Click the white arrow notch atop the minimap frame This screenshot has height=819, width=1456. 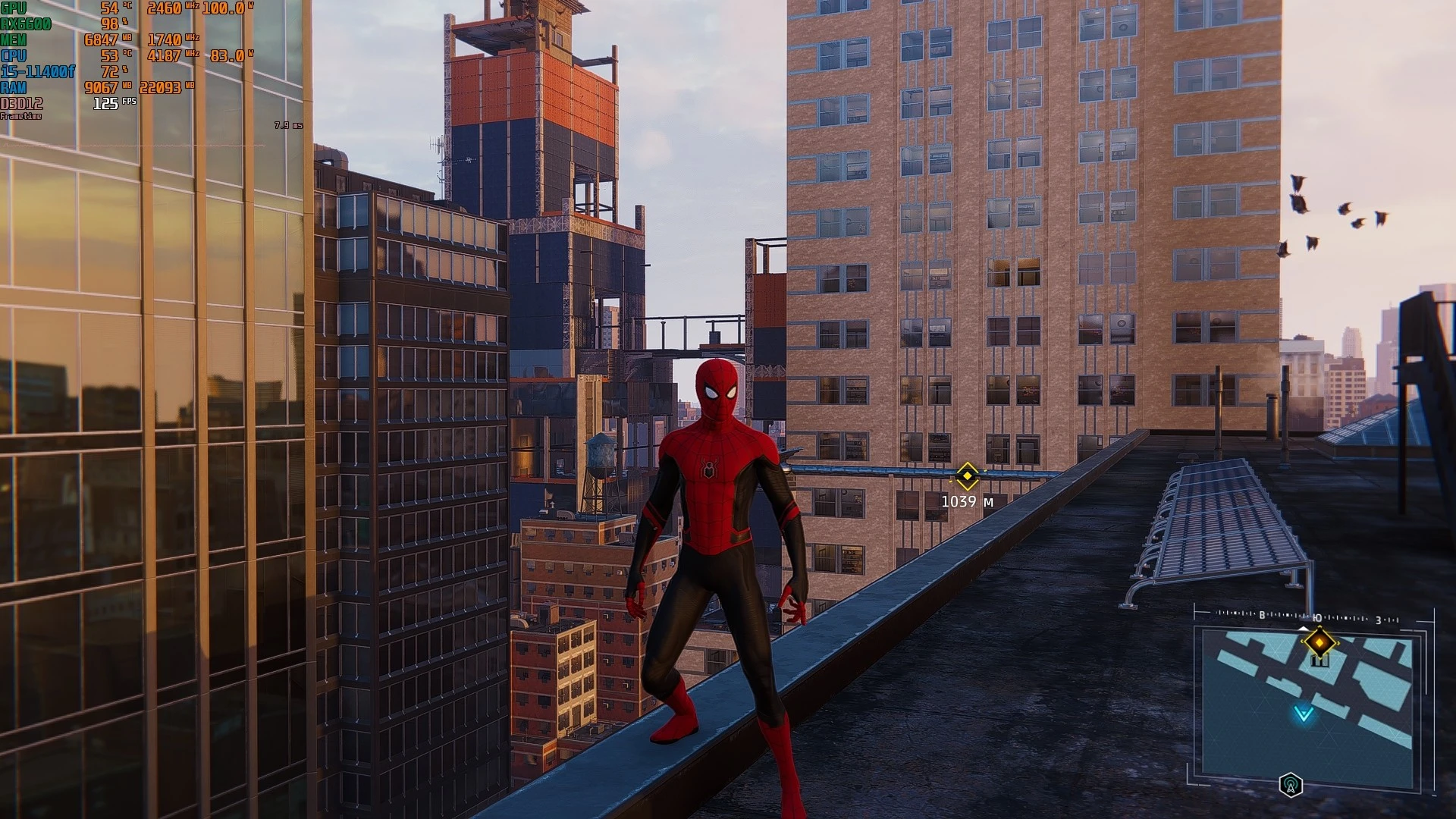[x=1304, y=629]
